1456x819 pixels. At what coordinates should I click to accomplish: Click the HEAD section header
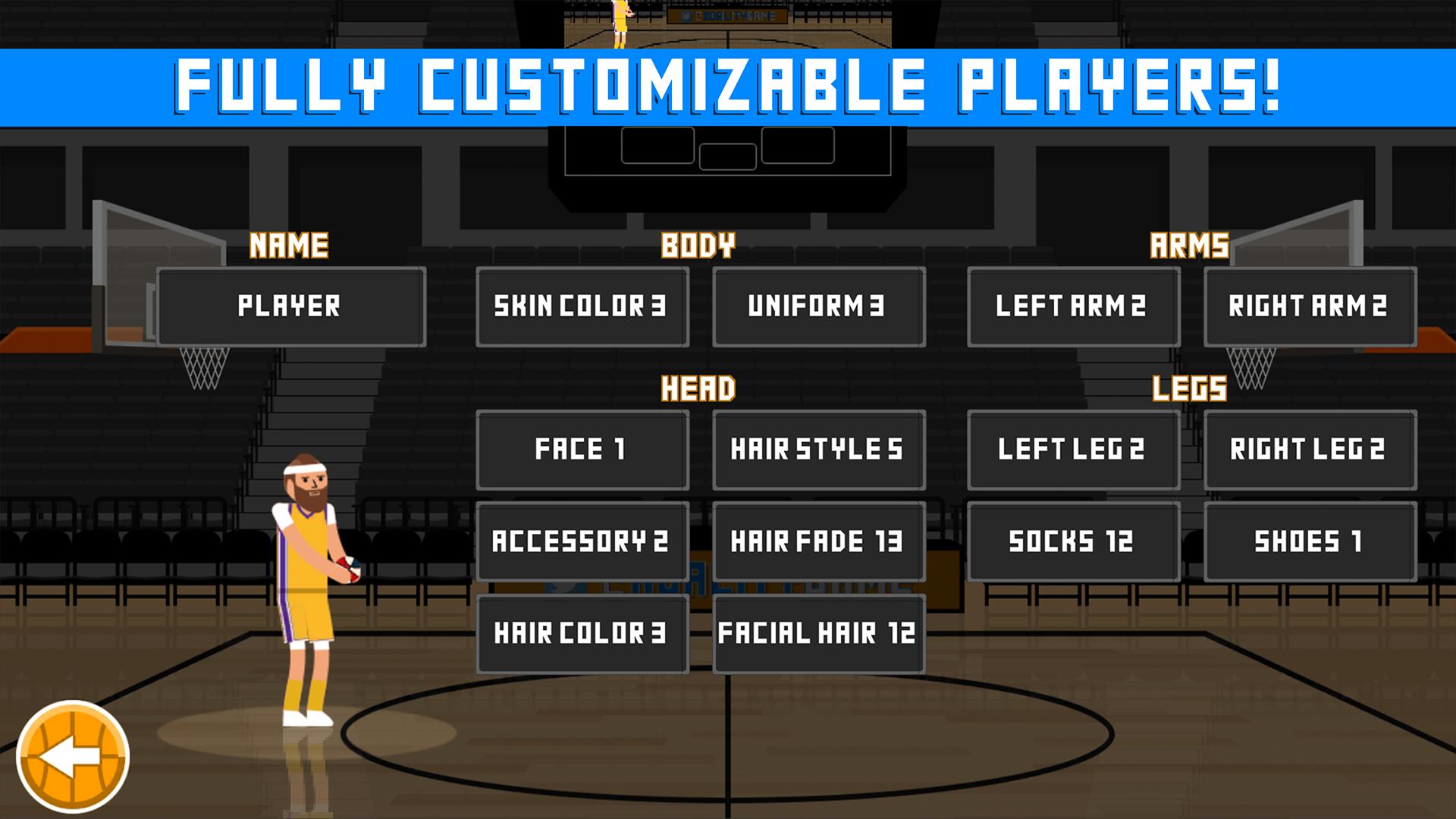pyautogui.click(x=698, y=388)
